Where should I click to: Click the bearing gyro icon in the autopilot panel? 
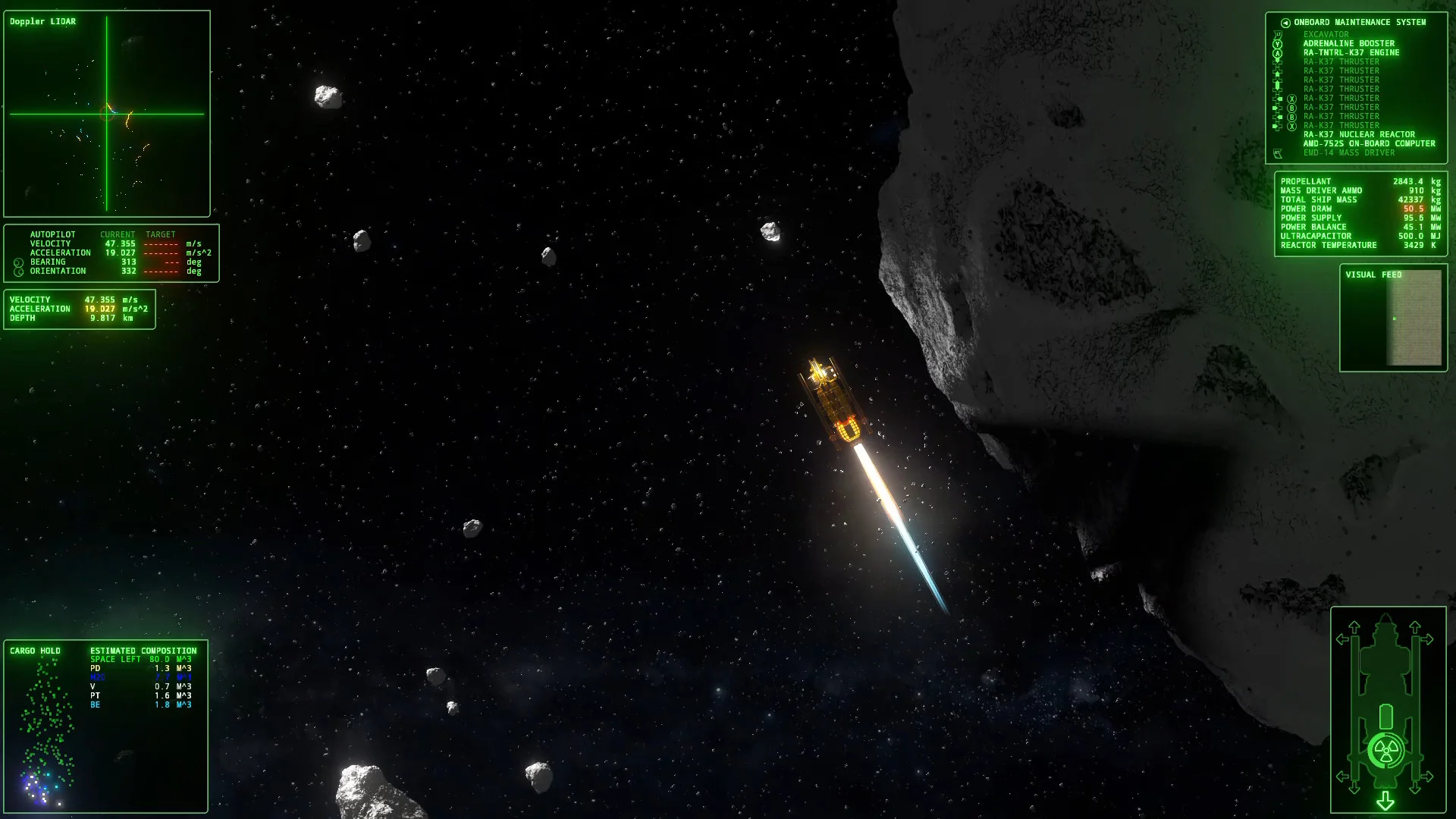pyautogui.click(x=18, y=262)
